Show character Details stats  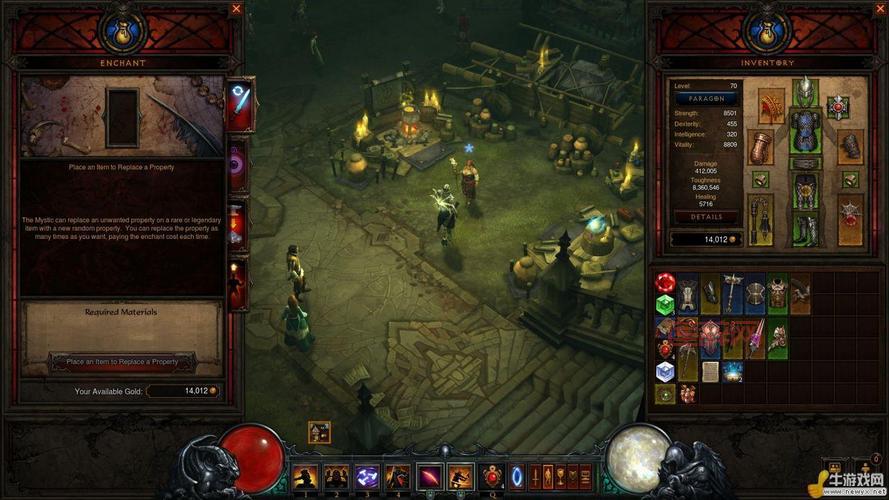(x=706, y=217)
